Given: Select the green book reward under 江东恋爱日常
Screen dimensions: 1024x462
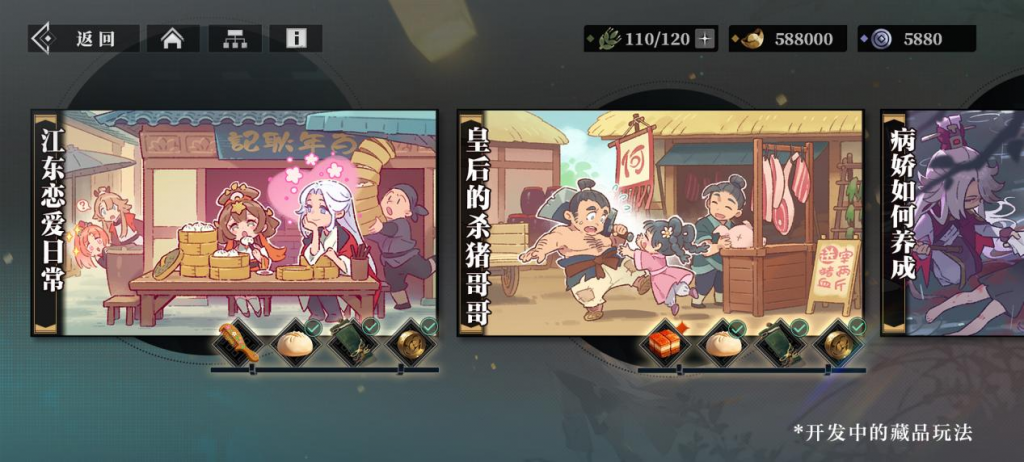Looking at the screenshot, I should (x=354, y=343).
